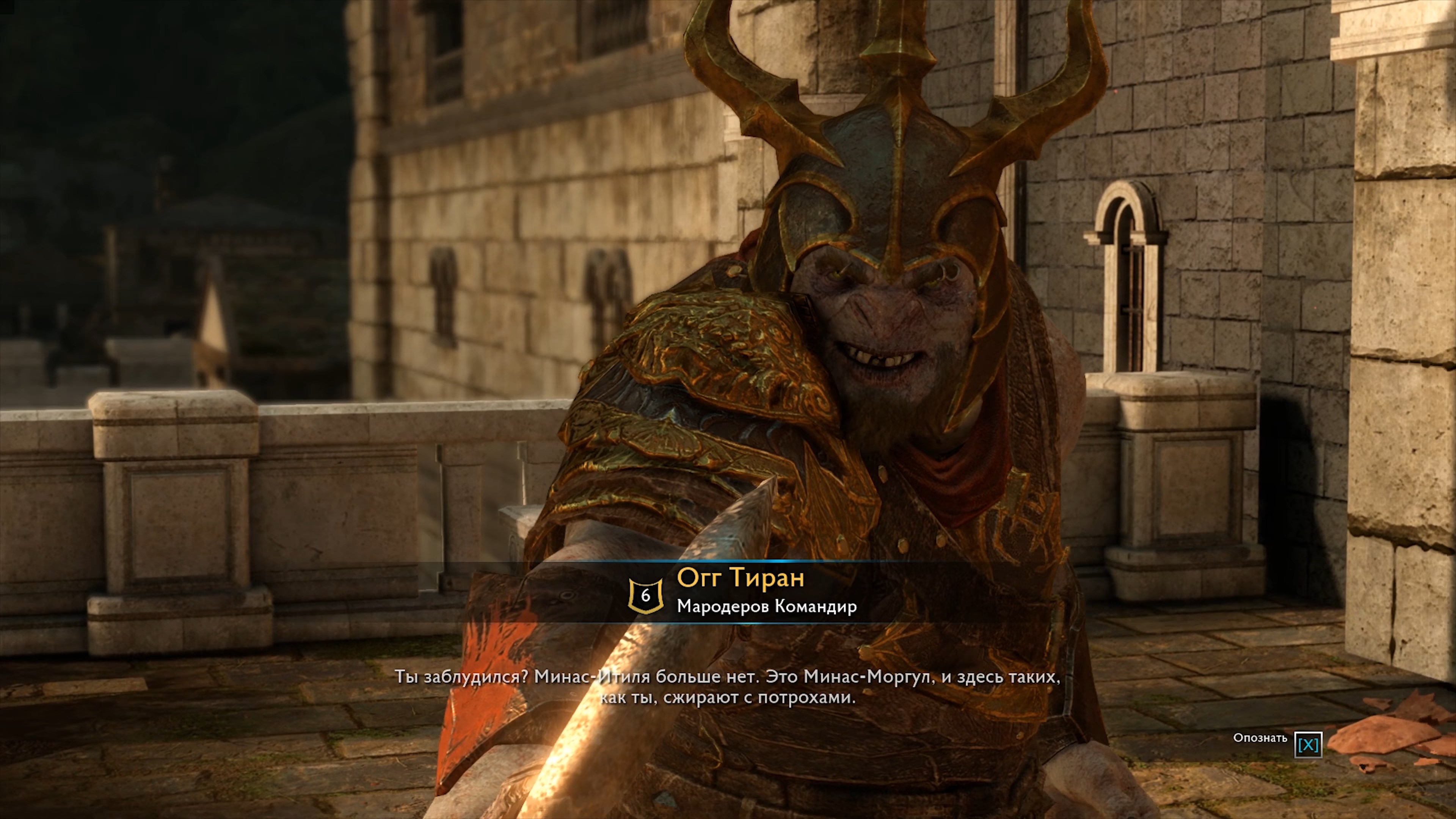Click the shield emblem beside Огг Тиран's name
Screen dimensions: 1456x819
(x=645, y=595)
